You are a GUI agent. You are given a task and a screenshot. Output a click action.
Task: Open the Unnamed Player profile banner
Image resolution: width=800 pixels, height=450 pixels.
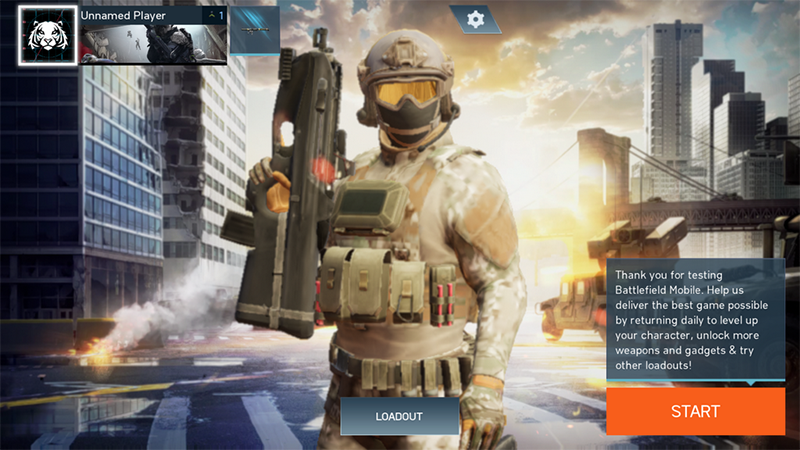154,36
